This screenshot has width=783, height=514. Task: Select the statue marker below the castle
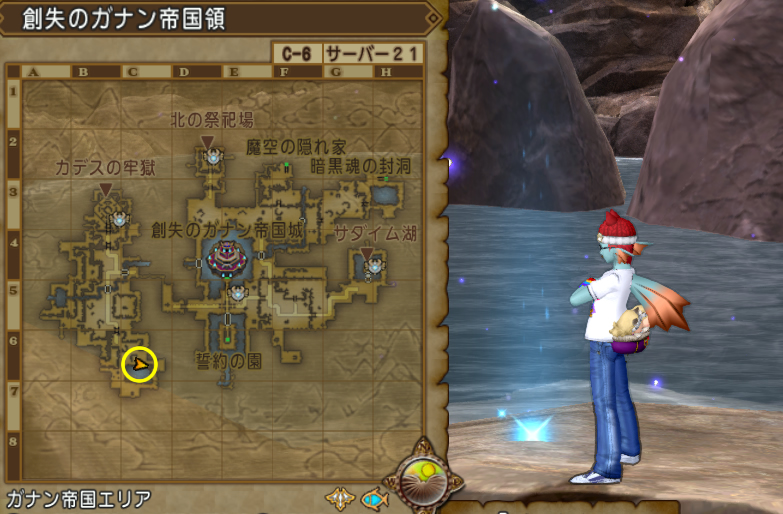click(x=237, y=293)
